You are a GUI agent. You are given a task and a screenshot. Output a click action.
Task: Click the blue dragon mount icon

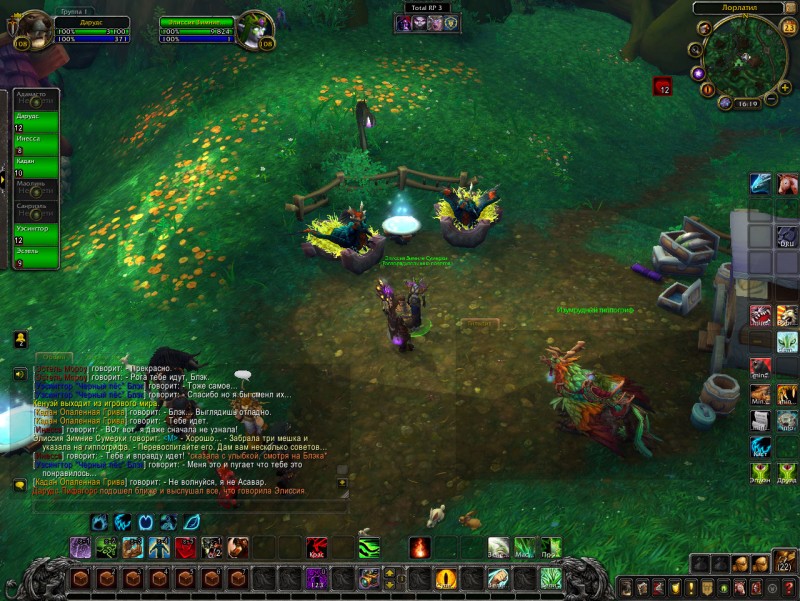pos(761,183)
